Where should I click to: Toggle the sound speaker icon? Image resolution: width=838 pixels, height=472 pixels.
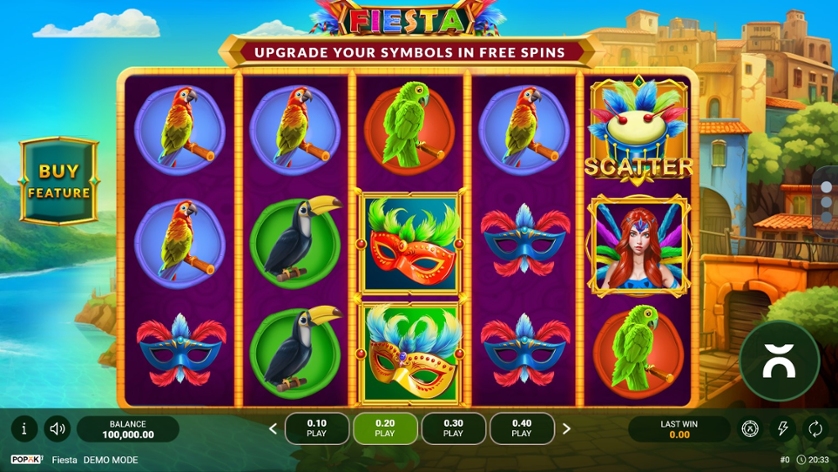(x=57, y=429)
